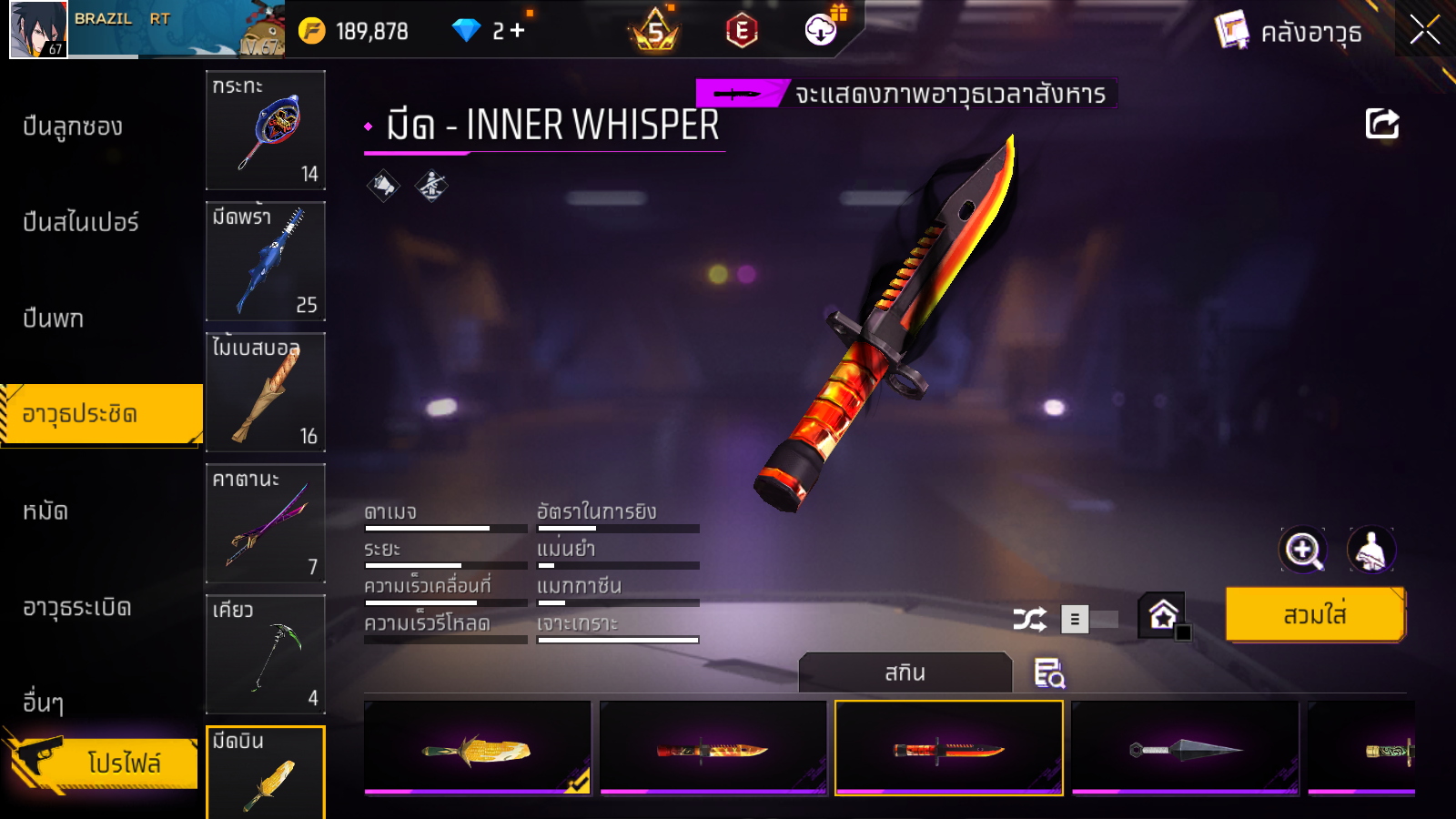The height and width of the screenshot is (819, 1456).
Task: Pick the ไม้เบสบอล baseball bat weapon
Action: (x=266, y=392)
